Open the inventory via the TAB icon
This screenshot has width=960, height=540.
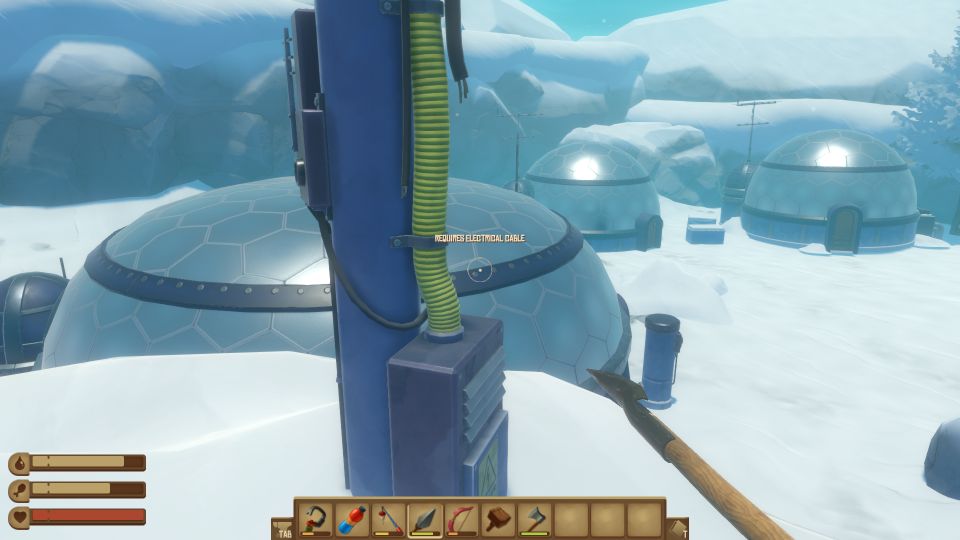[x=282, y=529]
